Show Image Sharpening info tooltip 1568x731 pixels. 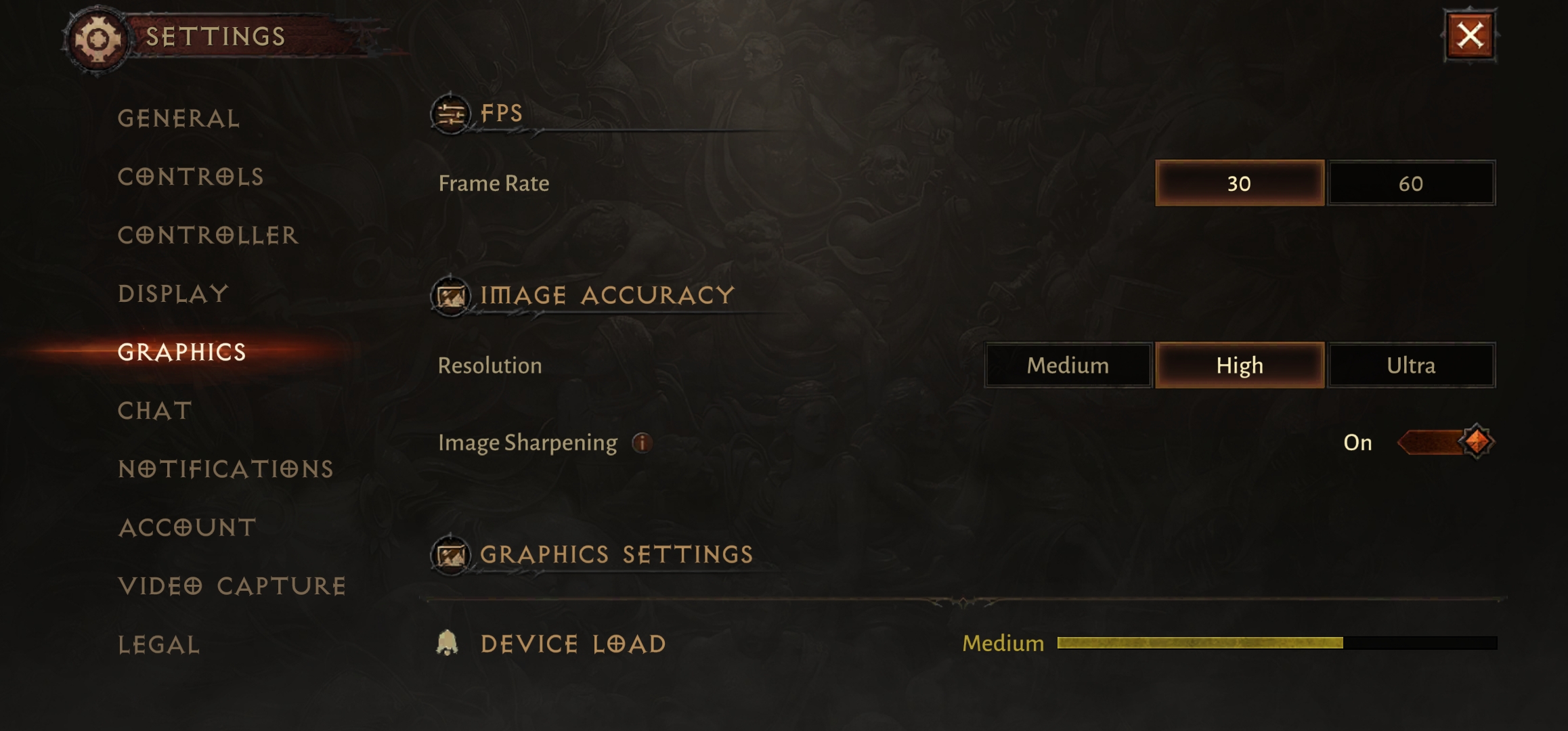(x=642, y=443)
